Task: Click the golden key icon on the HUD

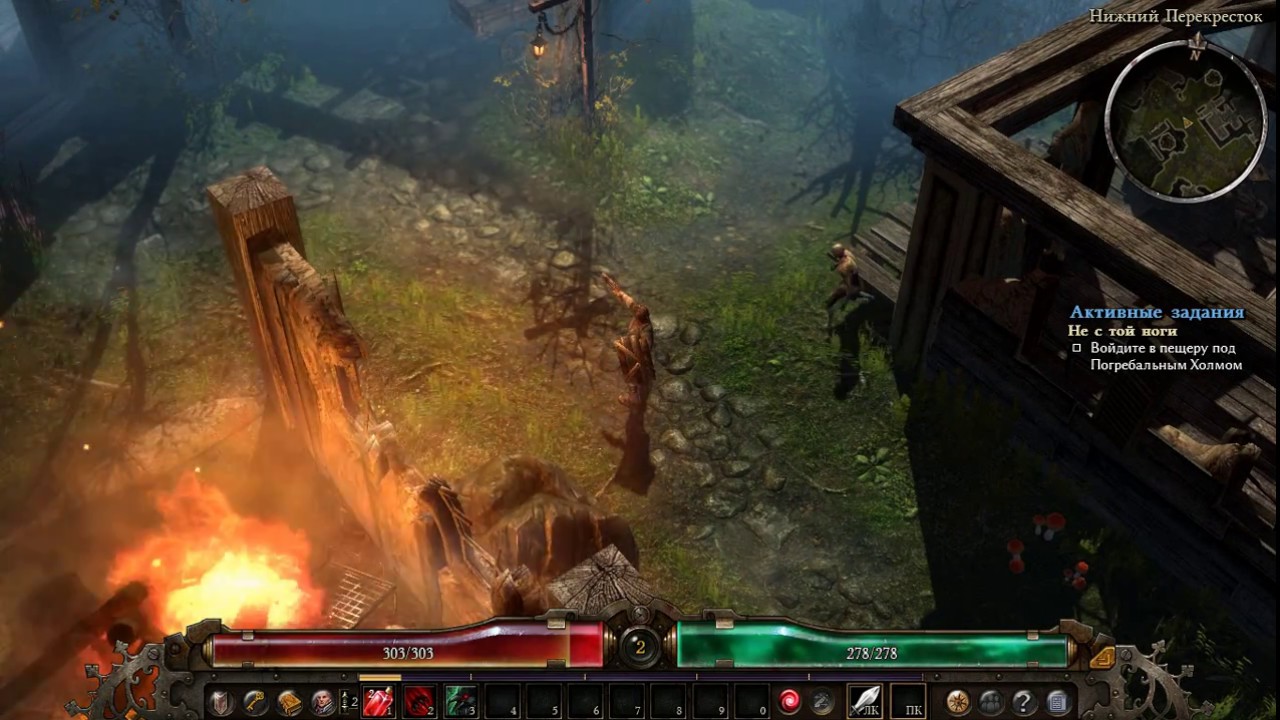Action: point(255,700)
